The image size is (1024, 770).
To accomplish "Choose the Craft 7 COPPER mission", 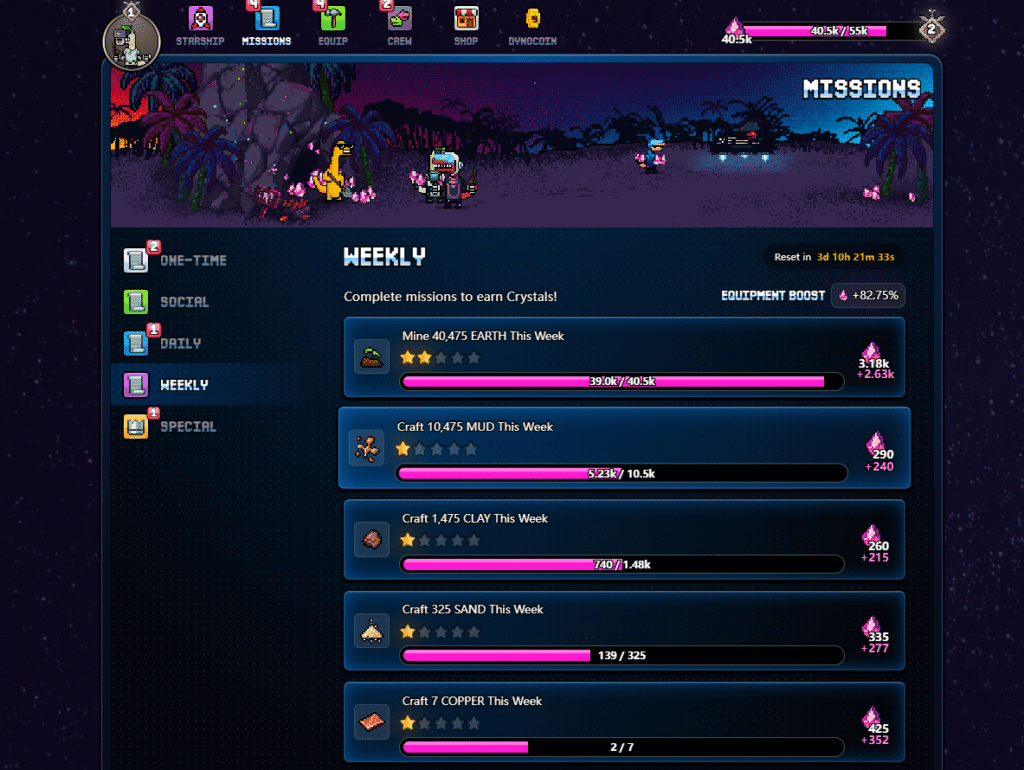I will [624, 722].
